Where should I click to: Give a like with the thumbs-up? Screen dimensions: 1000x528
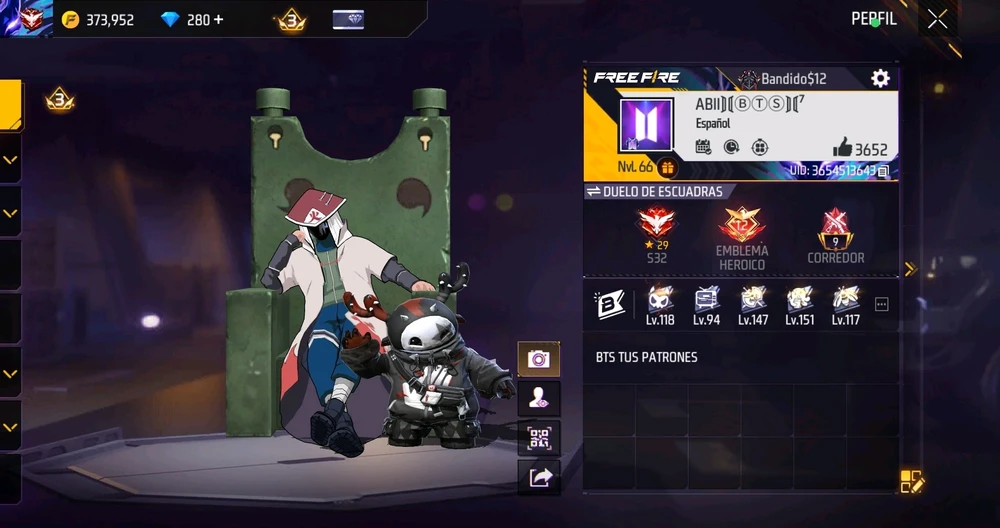pos(842,149)
